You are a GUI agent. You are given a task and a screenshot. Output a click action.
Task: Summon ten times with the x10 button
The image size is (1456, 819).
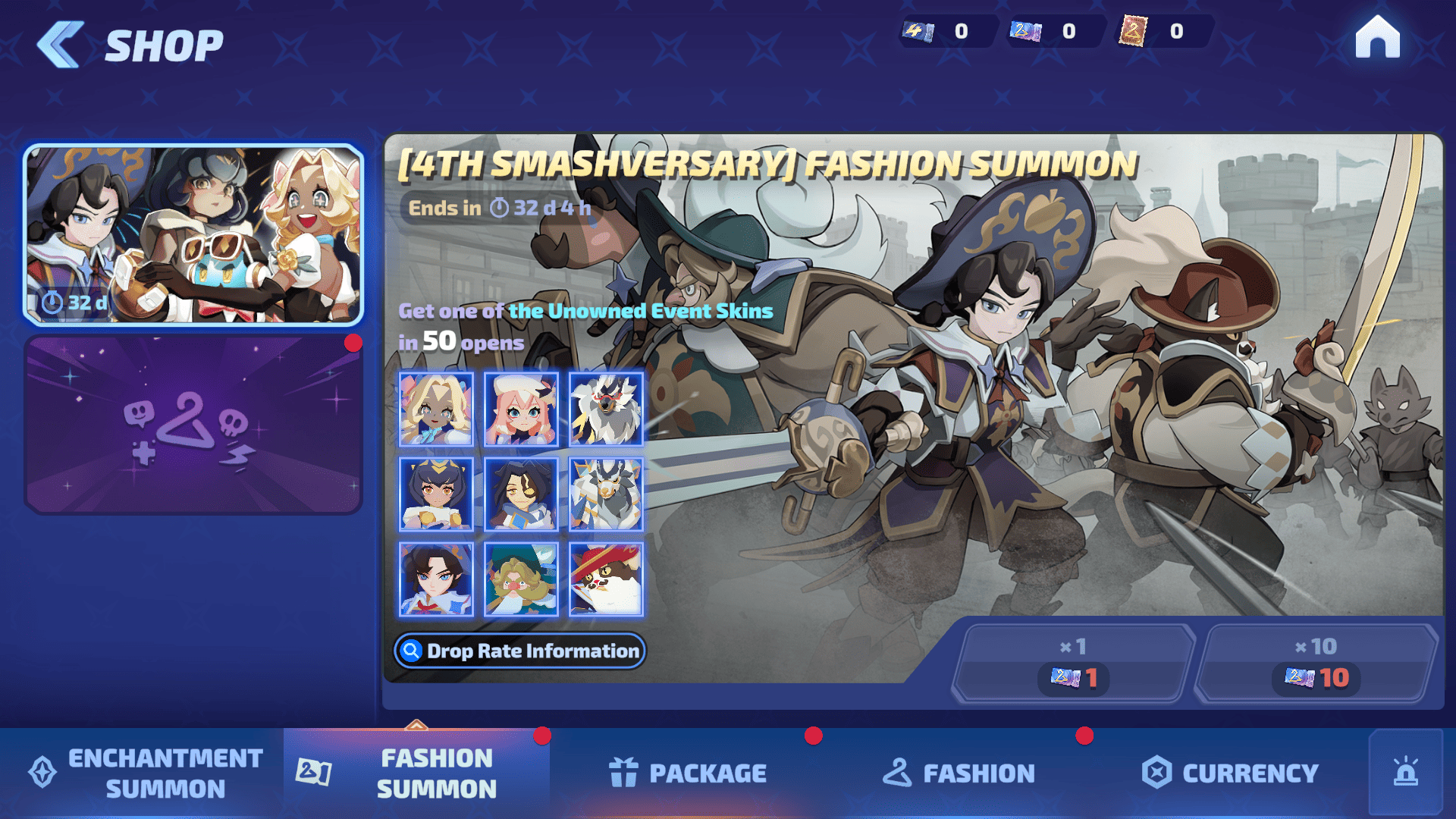coord(1316,664)
